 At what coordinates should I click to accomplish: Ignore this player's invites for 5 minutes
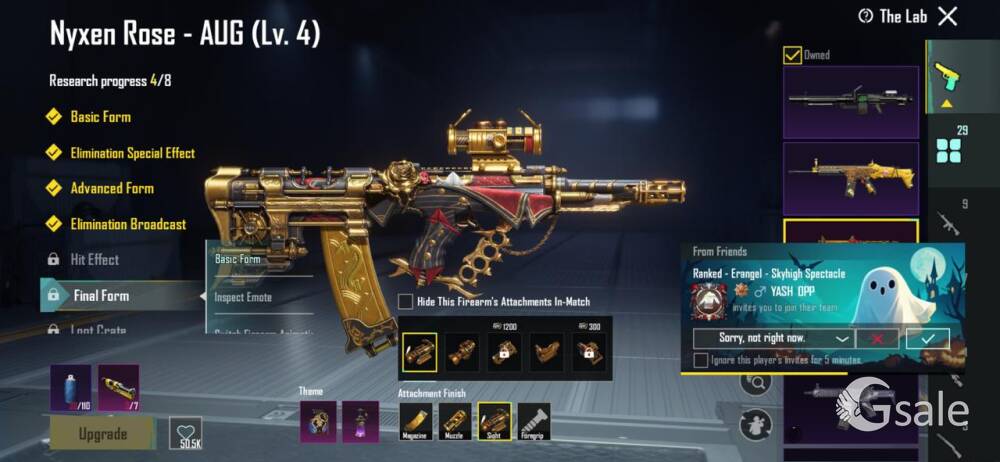[700, 360]
